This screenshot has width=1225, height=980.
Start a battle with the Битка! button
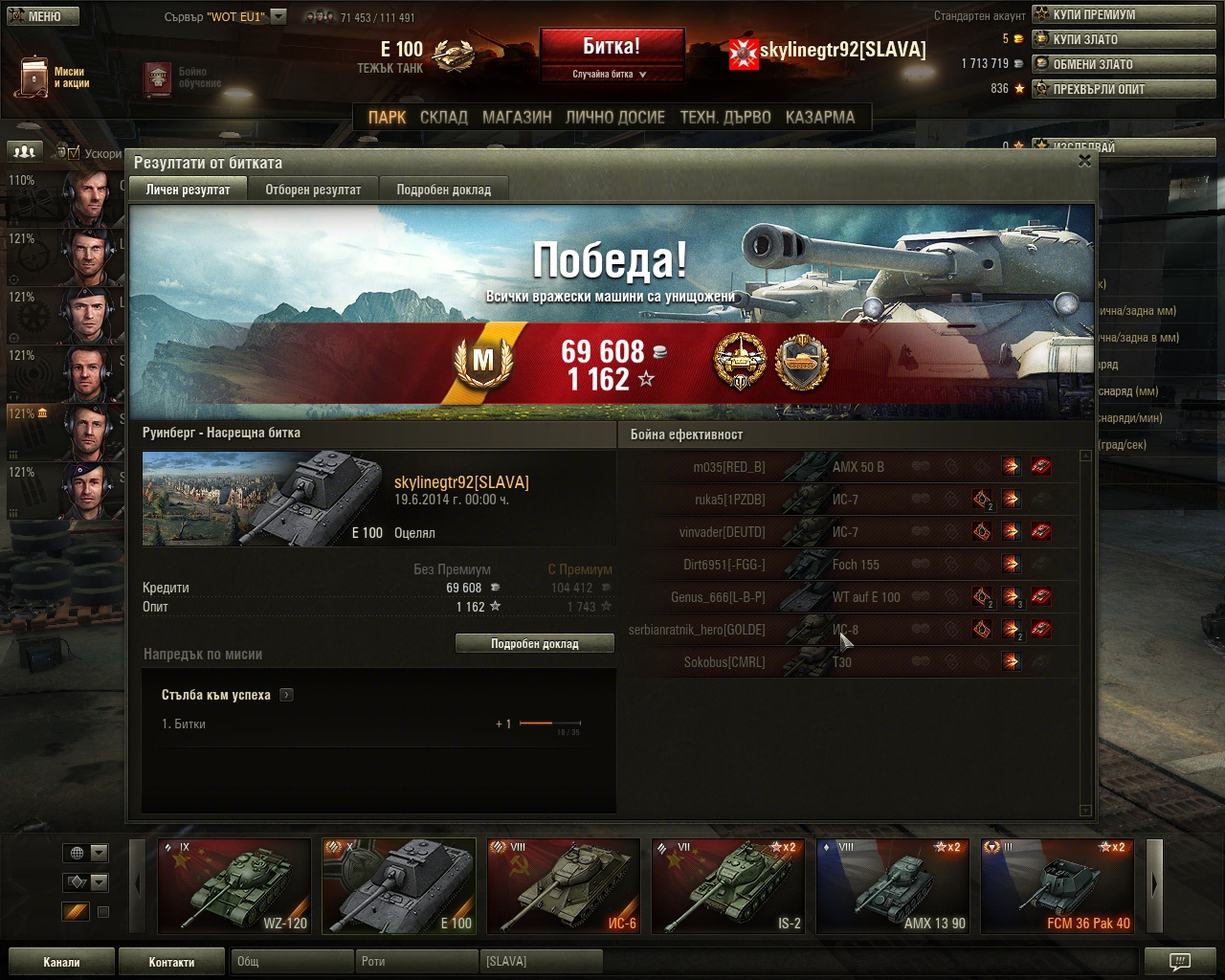click(x=612, y=46)
